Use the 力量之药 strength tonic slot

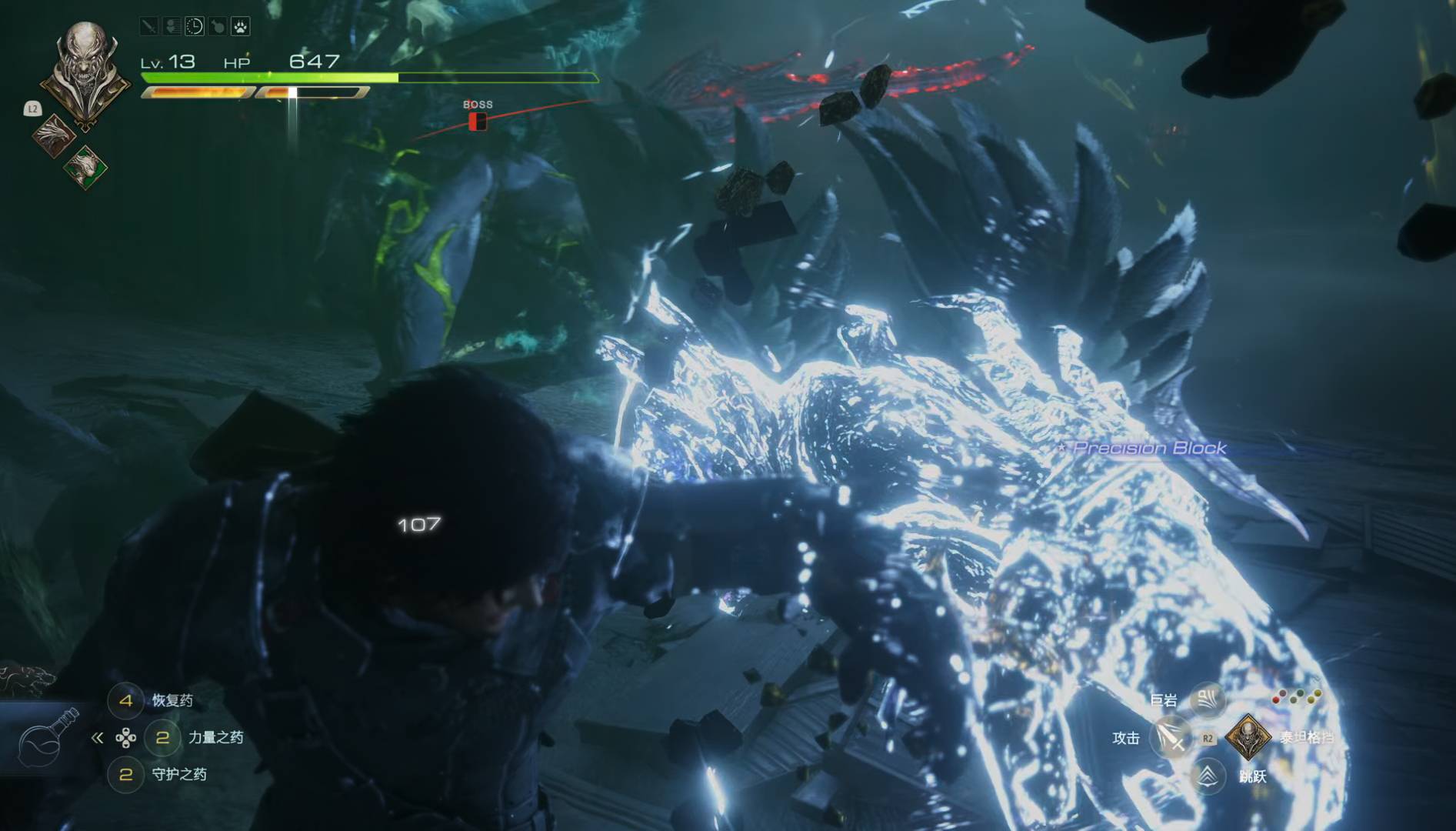(162, 737)
